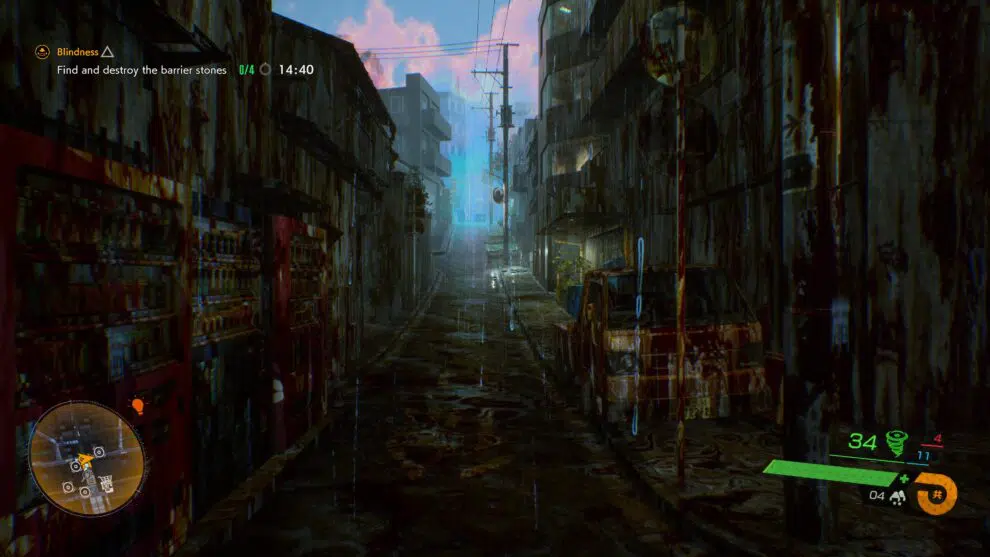Open the Blindness quest tracker
Image resolution: width=990 pixels, height=557 pixels.
click(x=81, y=51)
